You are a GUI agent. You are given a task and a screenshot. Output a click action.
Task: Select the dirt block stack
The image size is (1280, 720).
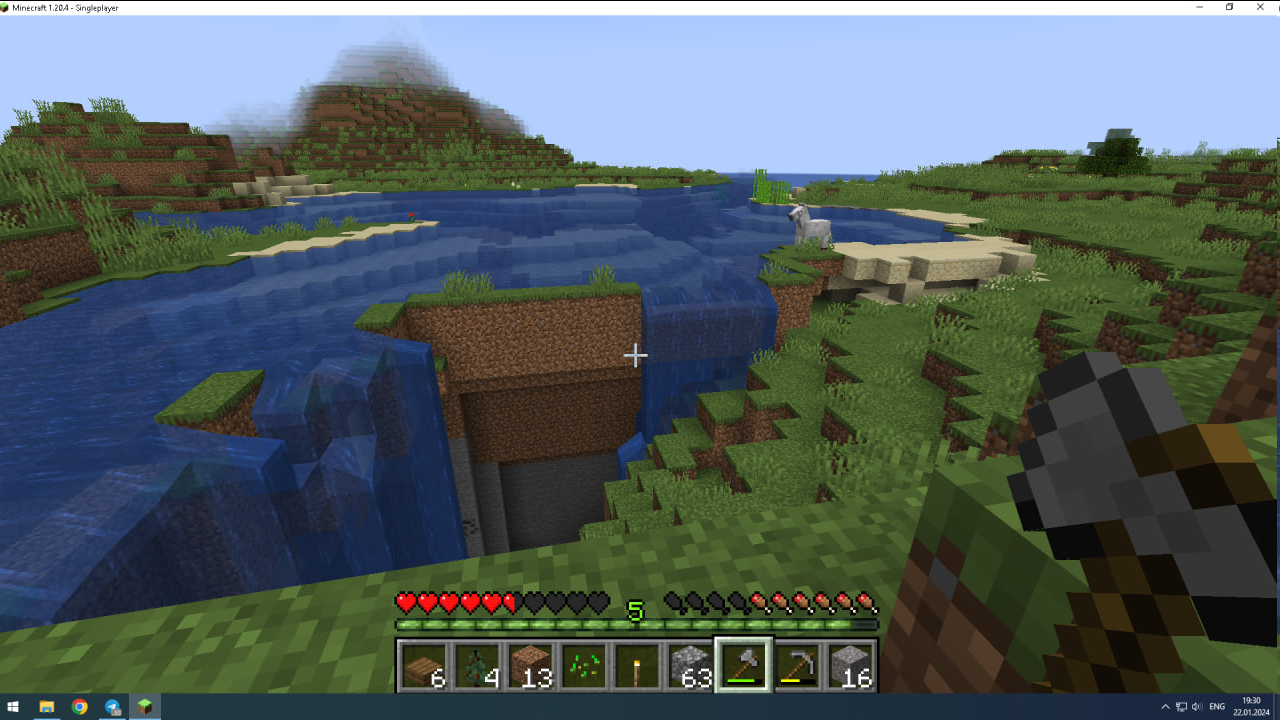coord(530,665)
